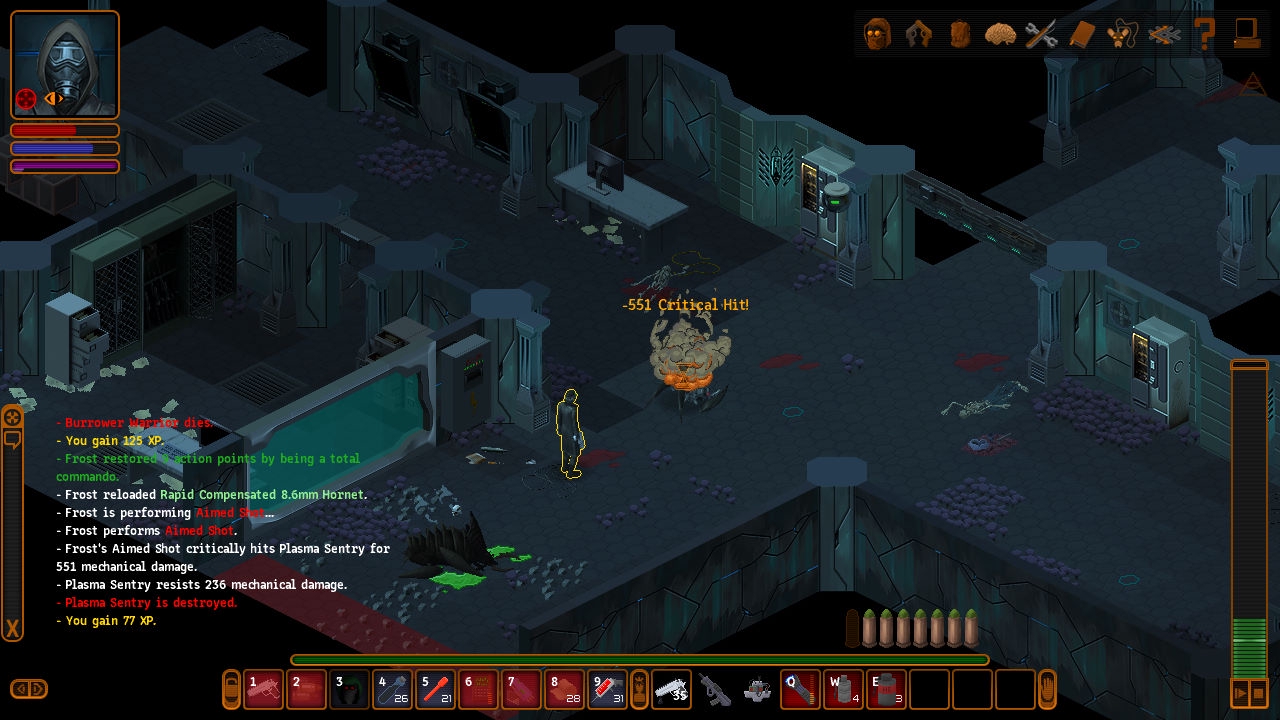The width and height of the screenshot is (1280, 720).
Task: Open the computer system menu icon
Action: tap(1246, 34)
